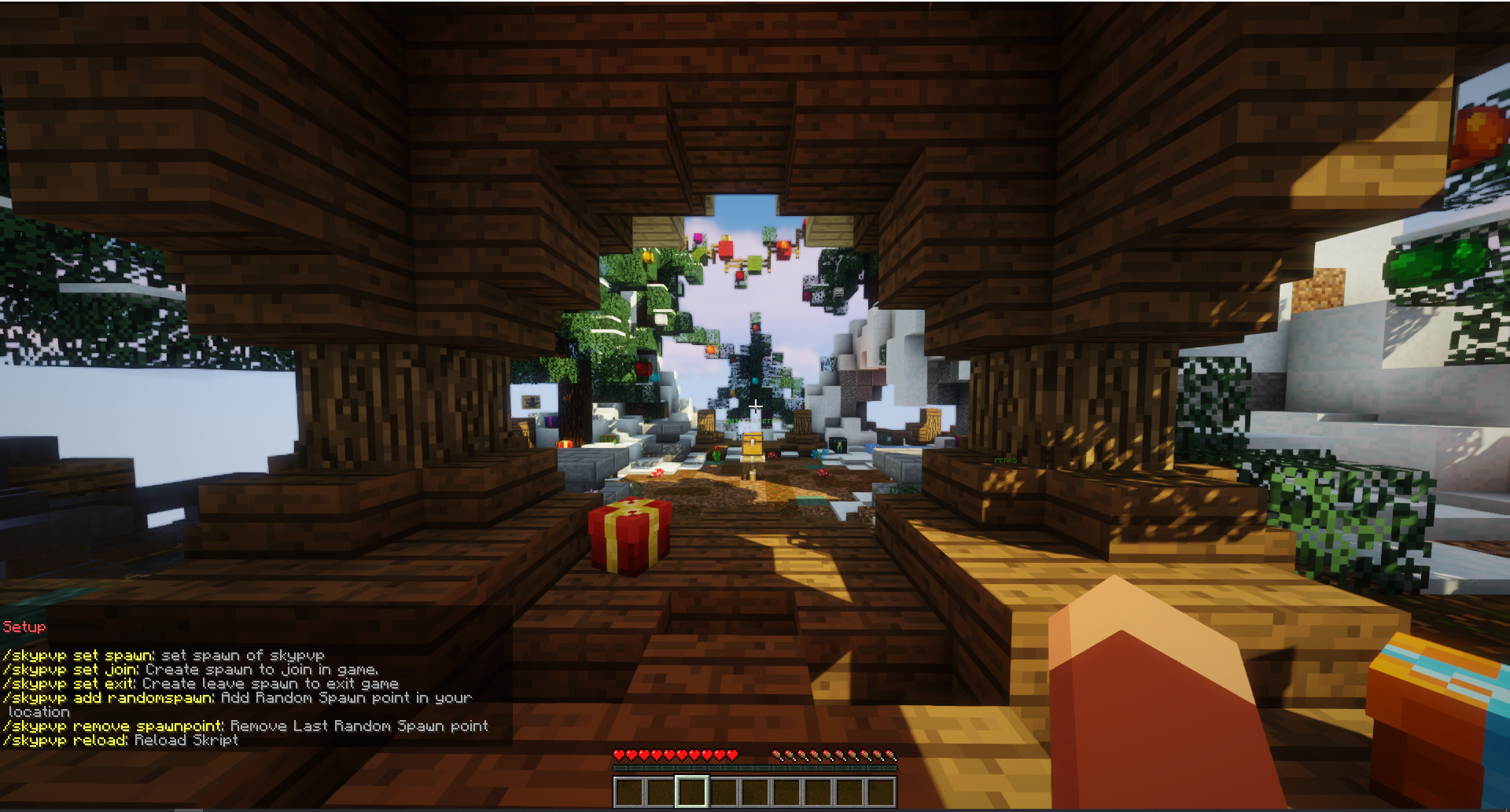
Task: Select the first hotbar slot
Action: coord(629,792)
